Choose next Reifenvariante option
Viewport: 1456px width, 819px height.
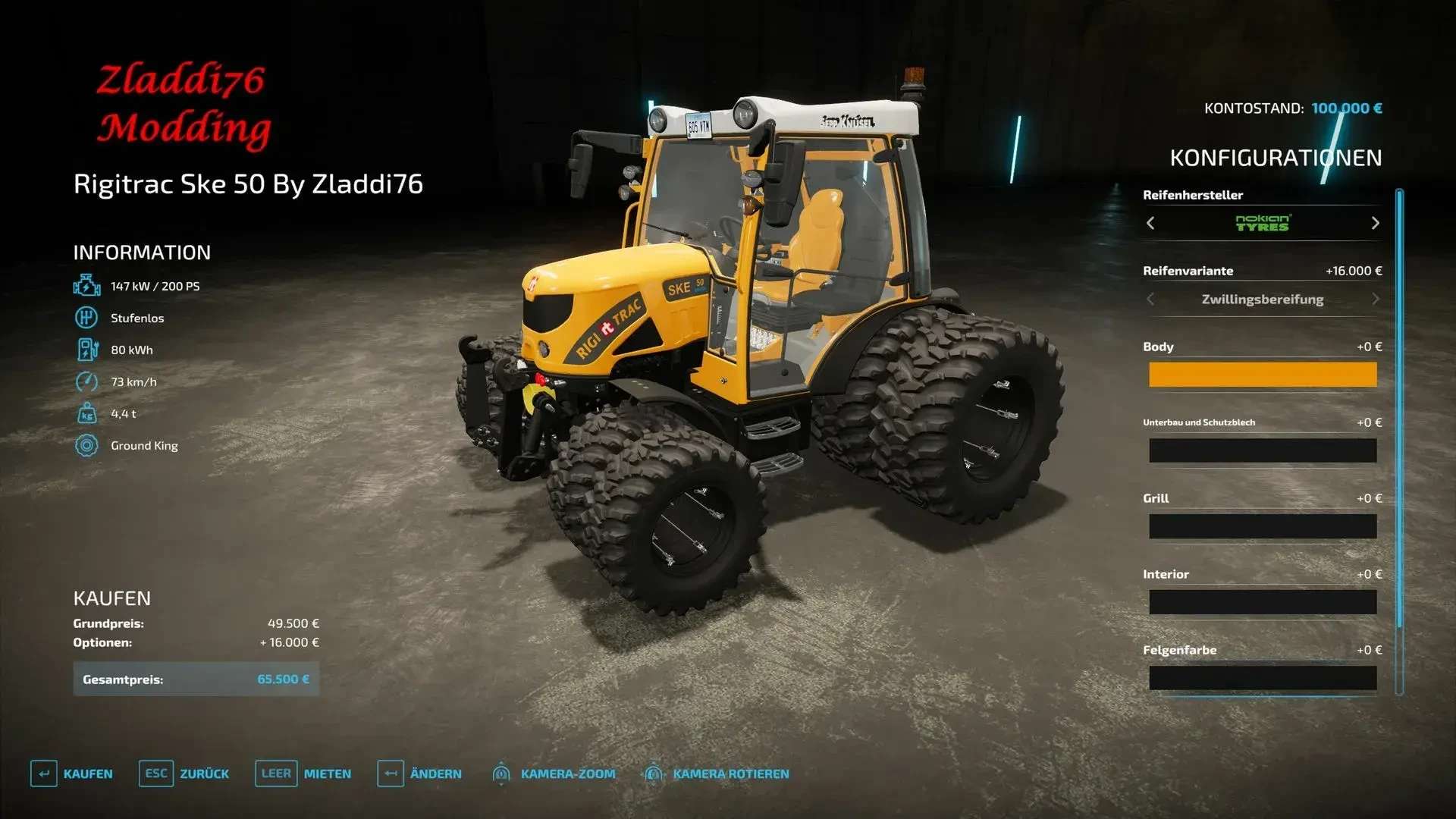[1375, 299]
